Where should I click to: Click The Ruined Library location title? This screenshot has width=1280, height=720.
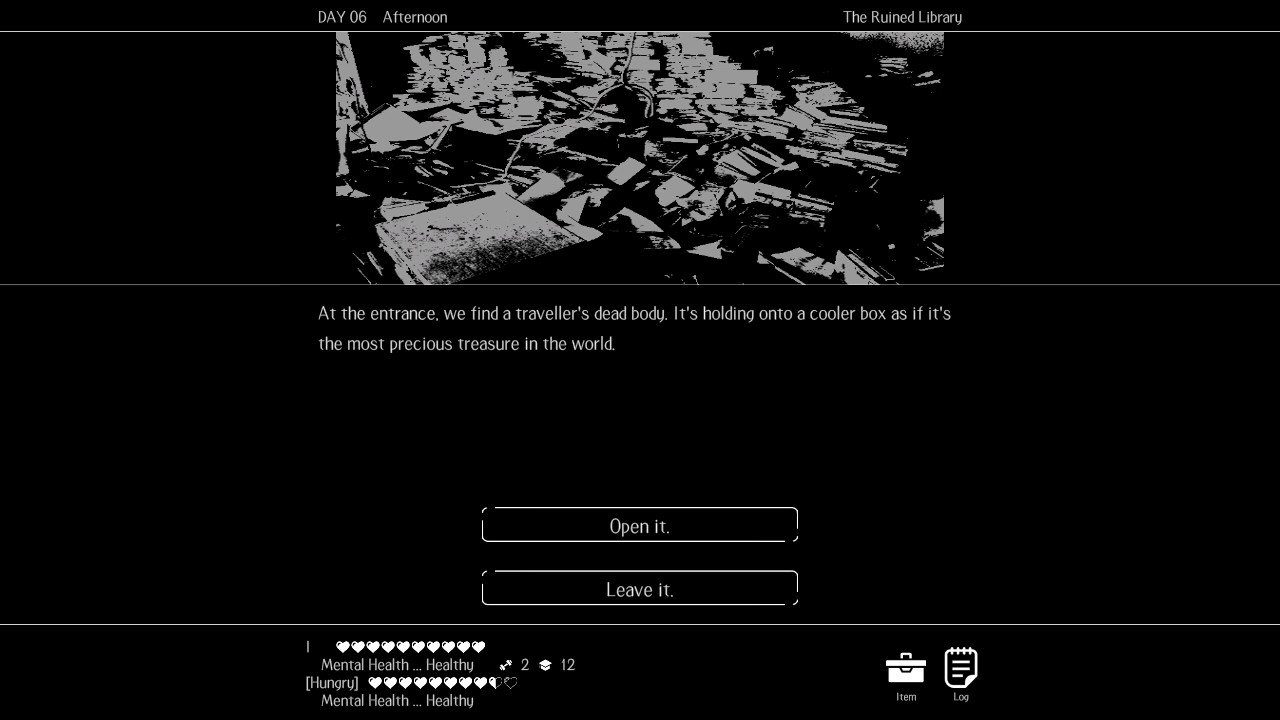pyautogui.click(x=902, y=17)
